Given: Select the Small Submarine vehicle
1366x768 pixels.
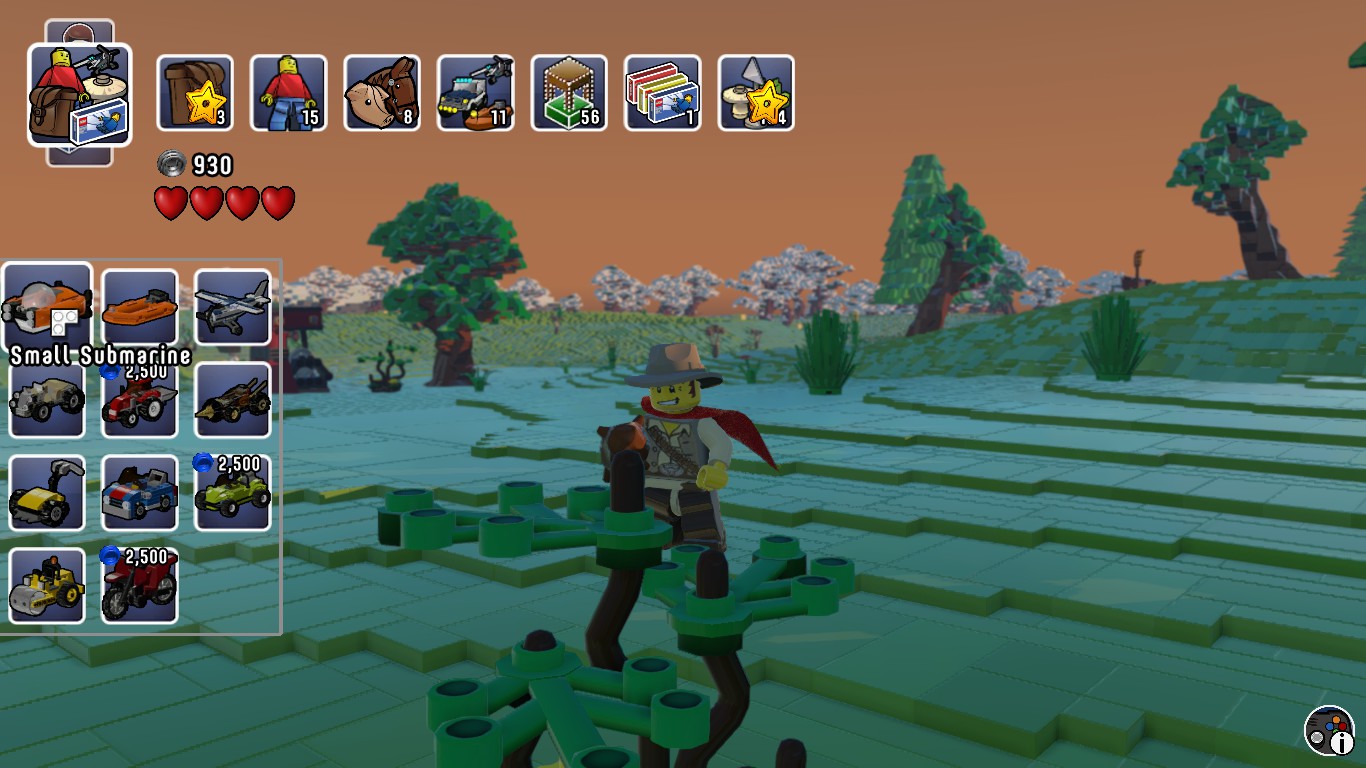Looking at the screenshot, I should pyautogui.click(x=47, y=307).
